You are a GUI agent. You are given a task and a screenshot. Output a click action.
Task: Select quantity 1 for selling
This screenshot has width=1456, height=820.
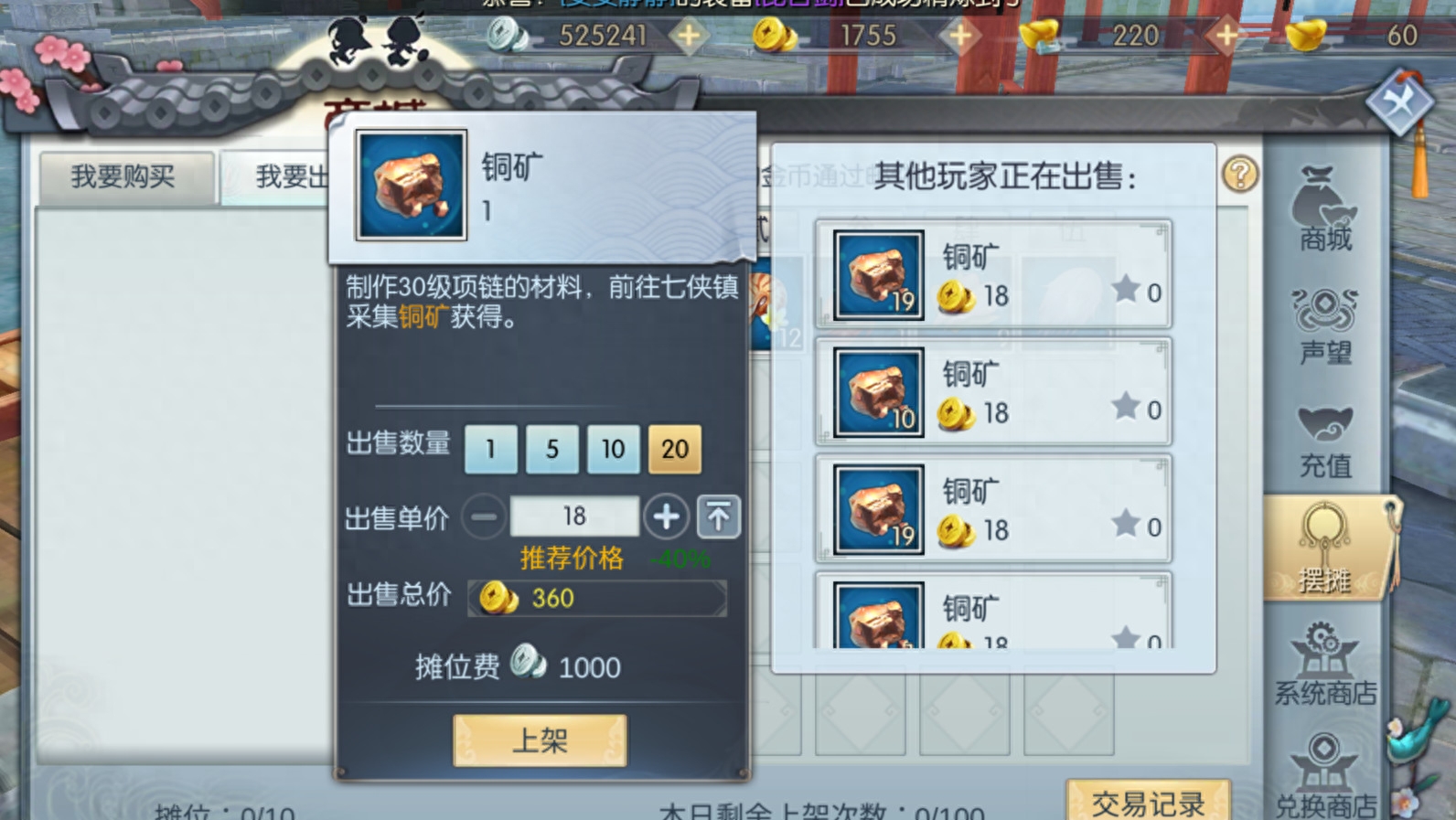pyautogui.click(x=490, y=449)
